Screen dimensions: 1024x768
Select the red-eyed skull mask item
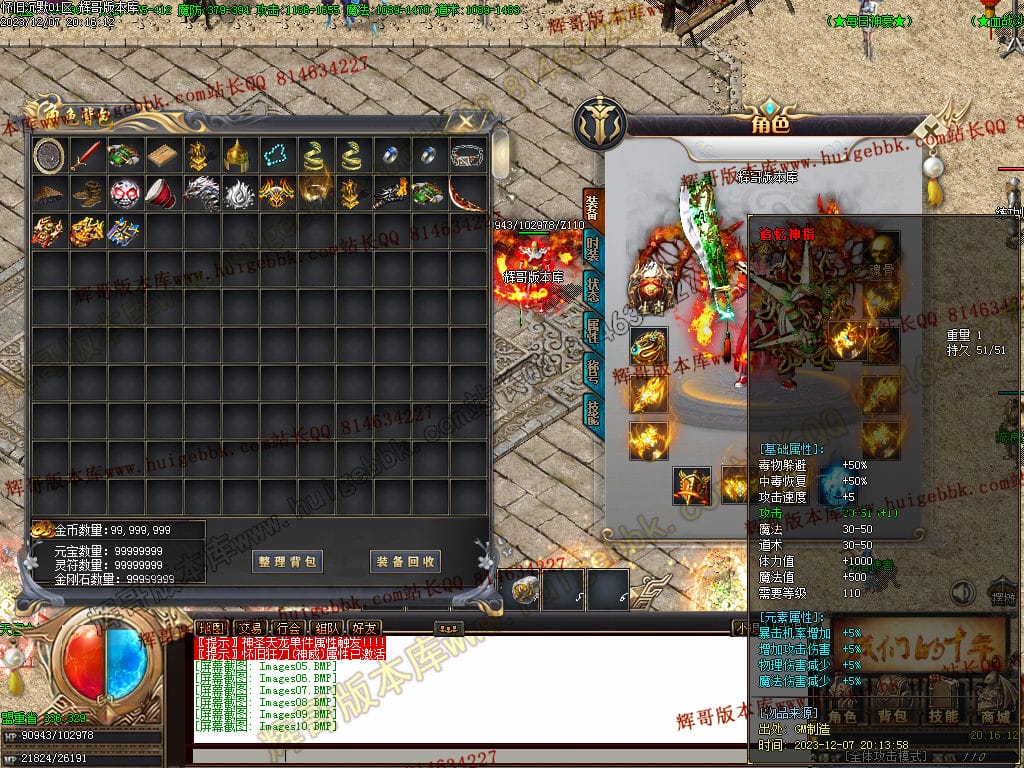(x=124, y=193)
